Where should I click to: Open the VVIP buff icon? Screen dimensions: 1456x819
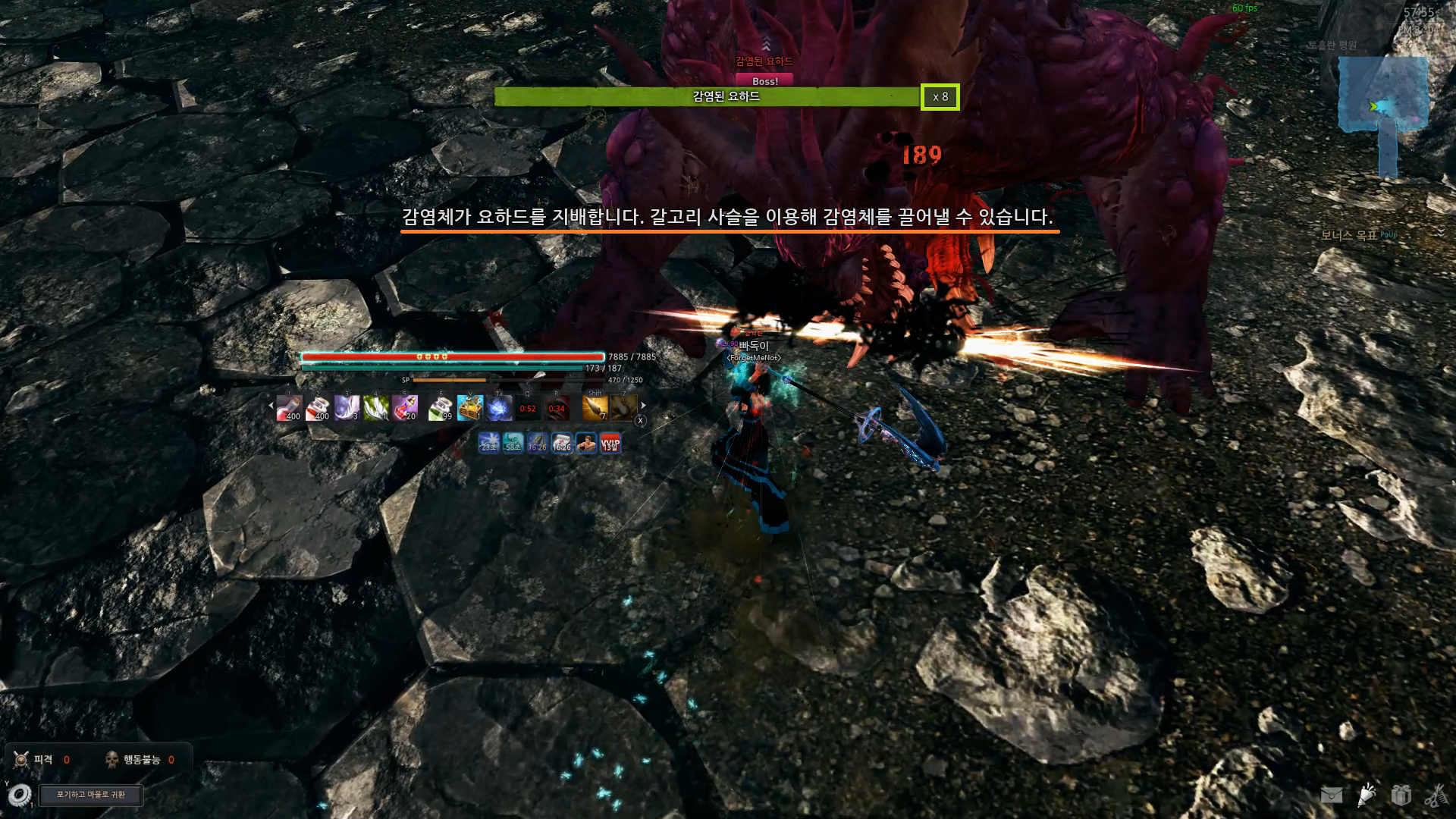610,443
